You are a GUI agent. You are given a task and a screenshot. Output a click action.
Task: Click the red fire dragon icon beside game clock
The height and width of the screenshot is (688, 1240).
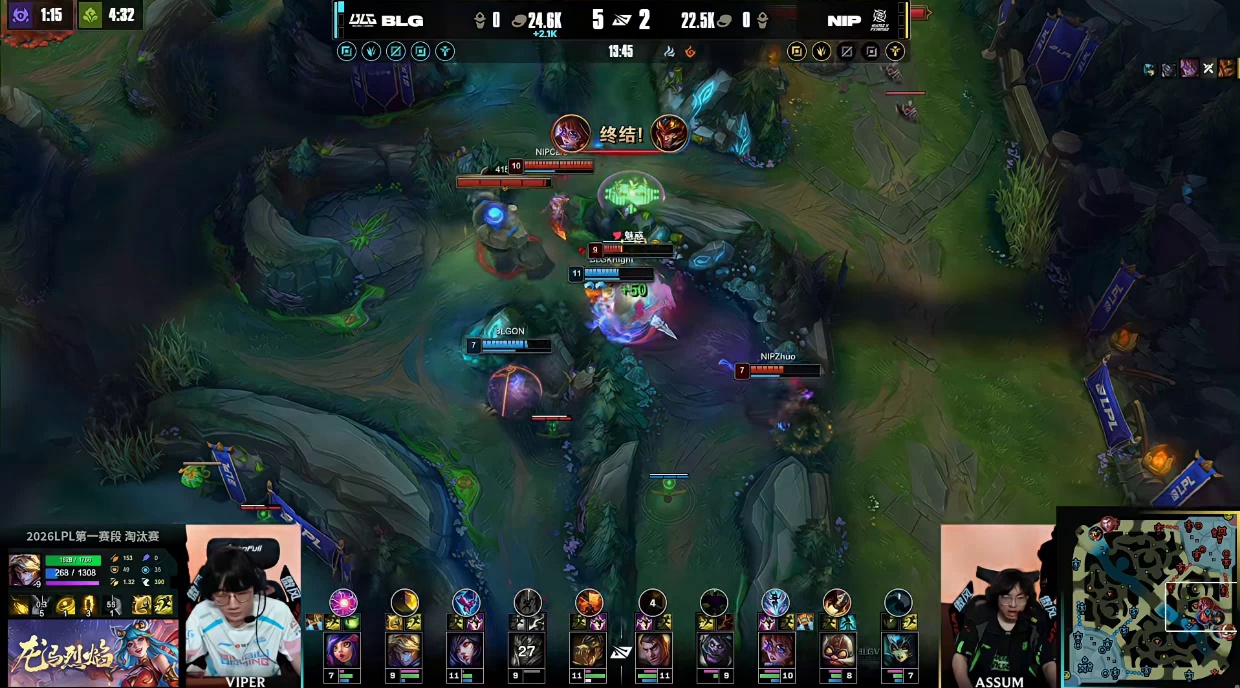coord(689,51)
